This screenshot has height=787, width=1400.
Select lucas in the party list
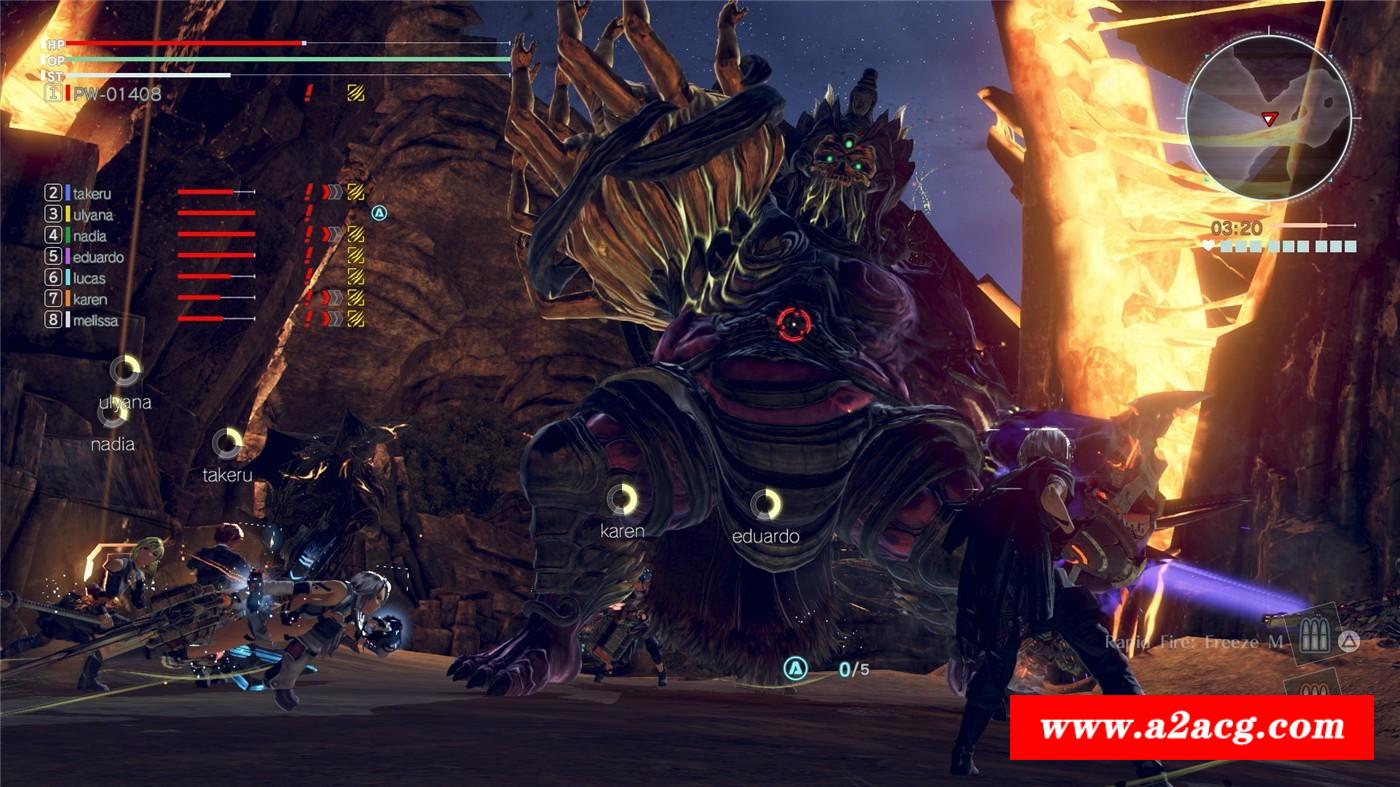tap(89, 278)
